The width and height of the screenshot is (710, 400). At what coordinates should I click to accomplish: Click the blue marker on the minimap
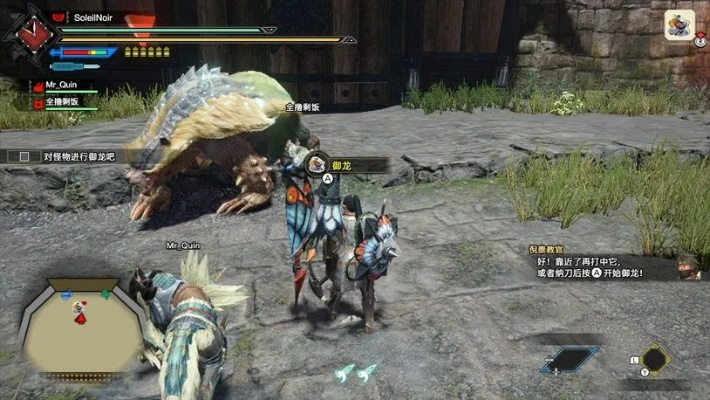[x=66, y=295]
